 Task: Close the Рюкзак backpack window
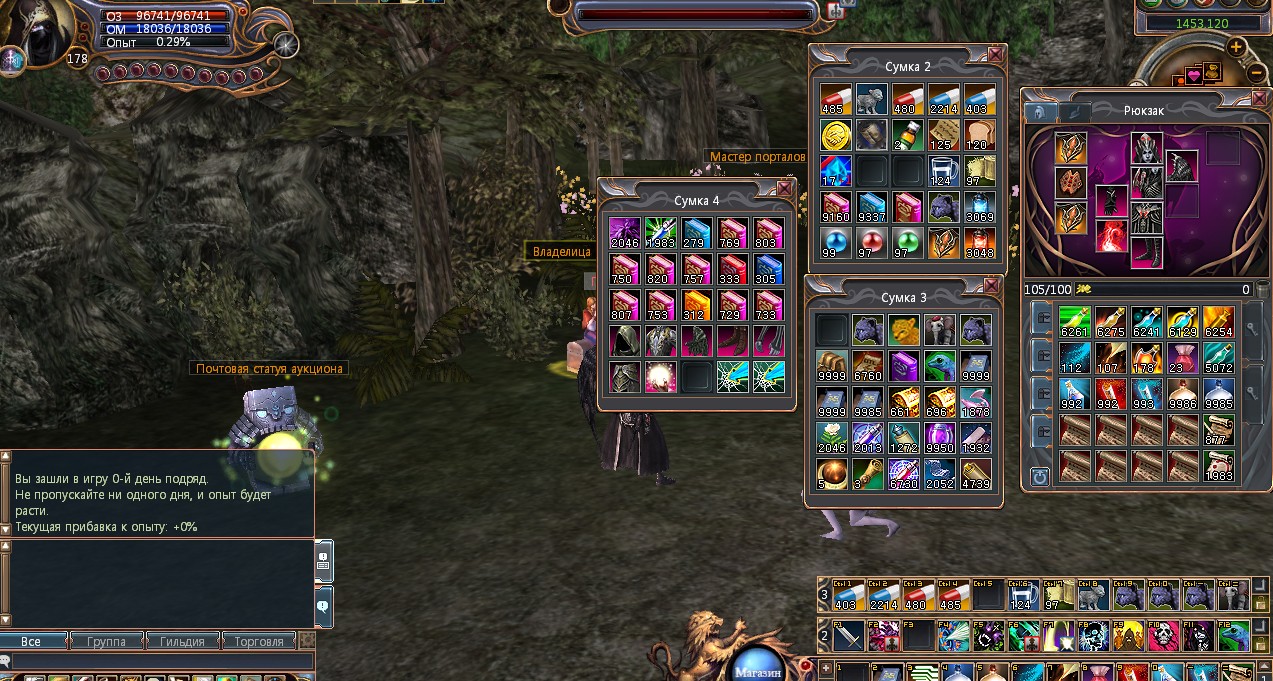1258,98
